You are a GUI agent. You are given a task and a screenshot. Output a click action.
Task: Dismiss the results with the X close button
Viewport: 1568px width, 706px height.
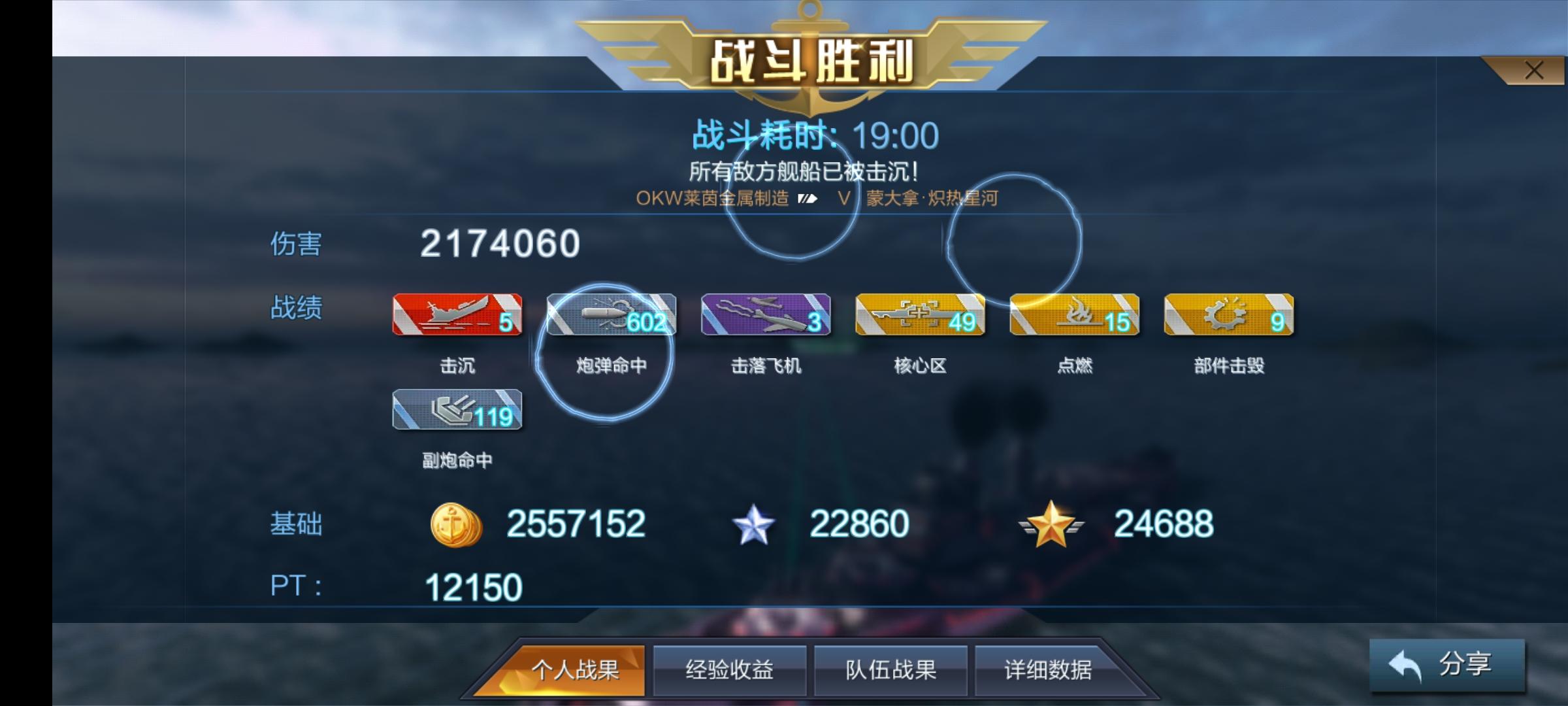[1535, 69]
